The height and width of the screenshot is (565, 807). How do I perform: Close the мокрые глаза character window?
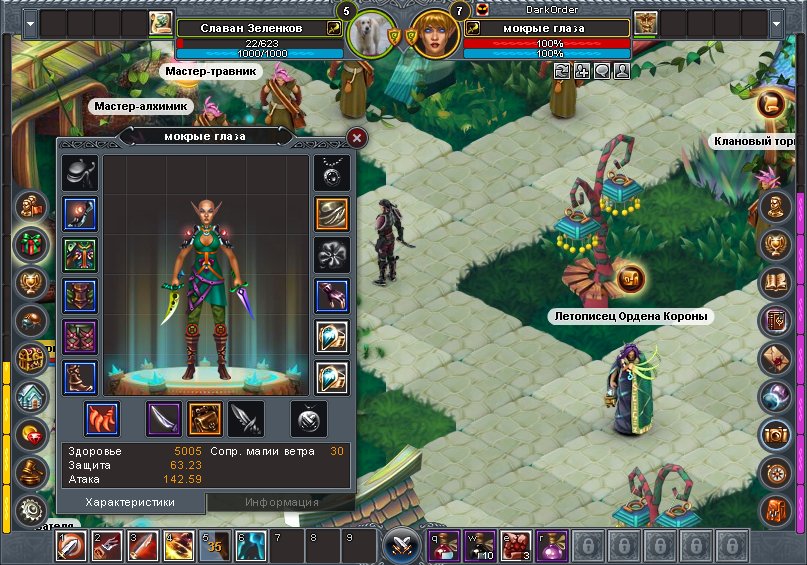358,138
